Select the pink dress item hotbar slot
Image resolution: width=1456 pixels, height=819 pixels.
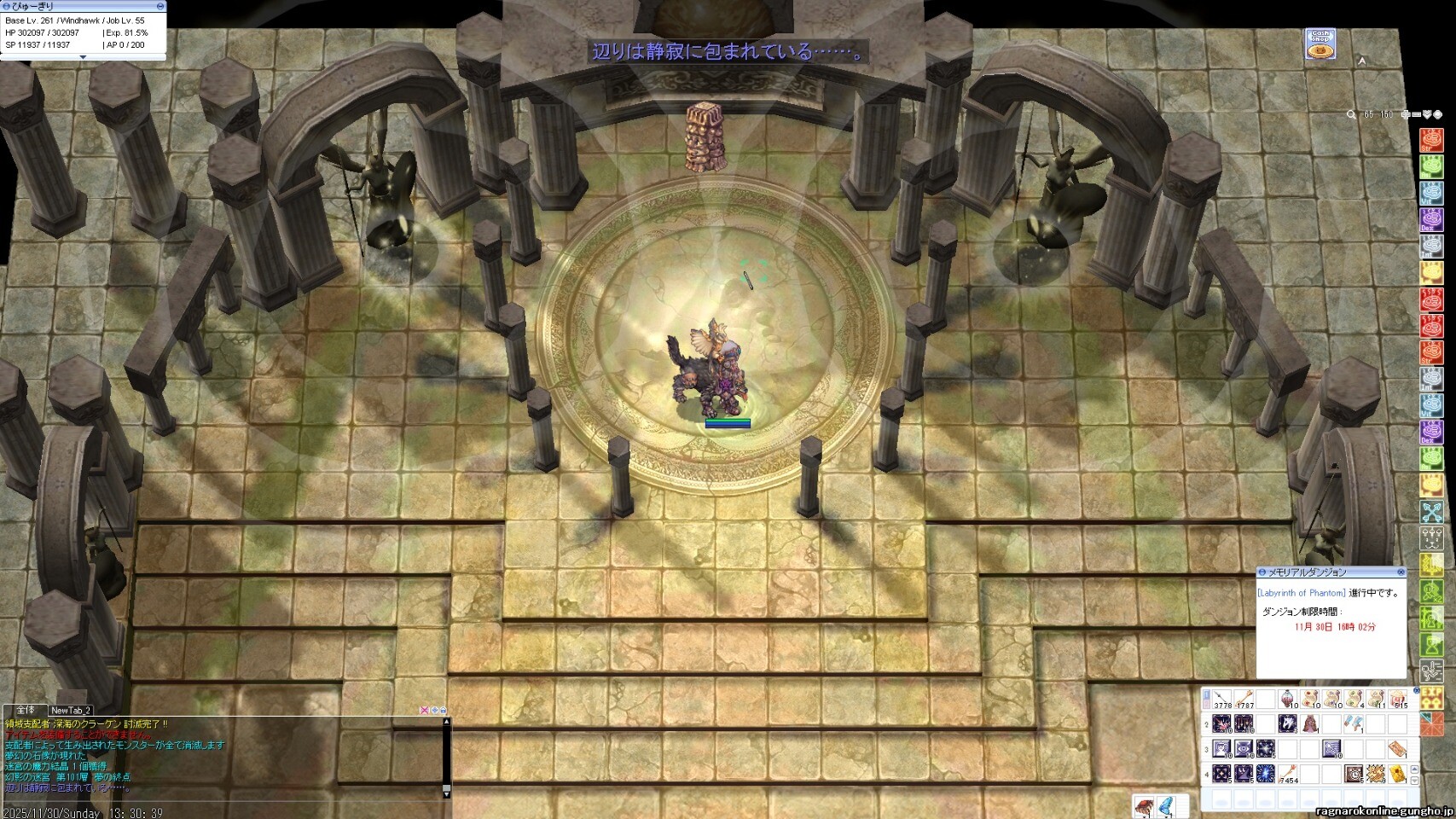pos(1310,725)
